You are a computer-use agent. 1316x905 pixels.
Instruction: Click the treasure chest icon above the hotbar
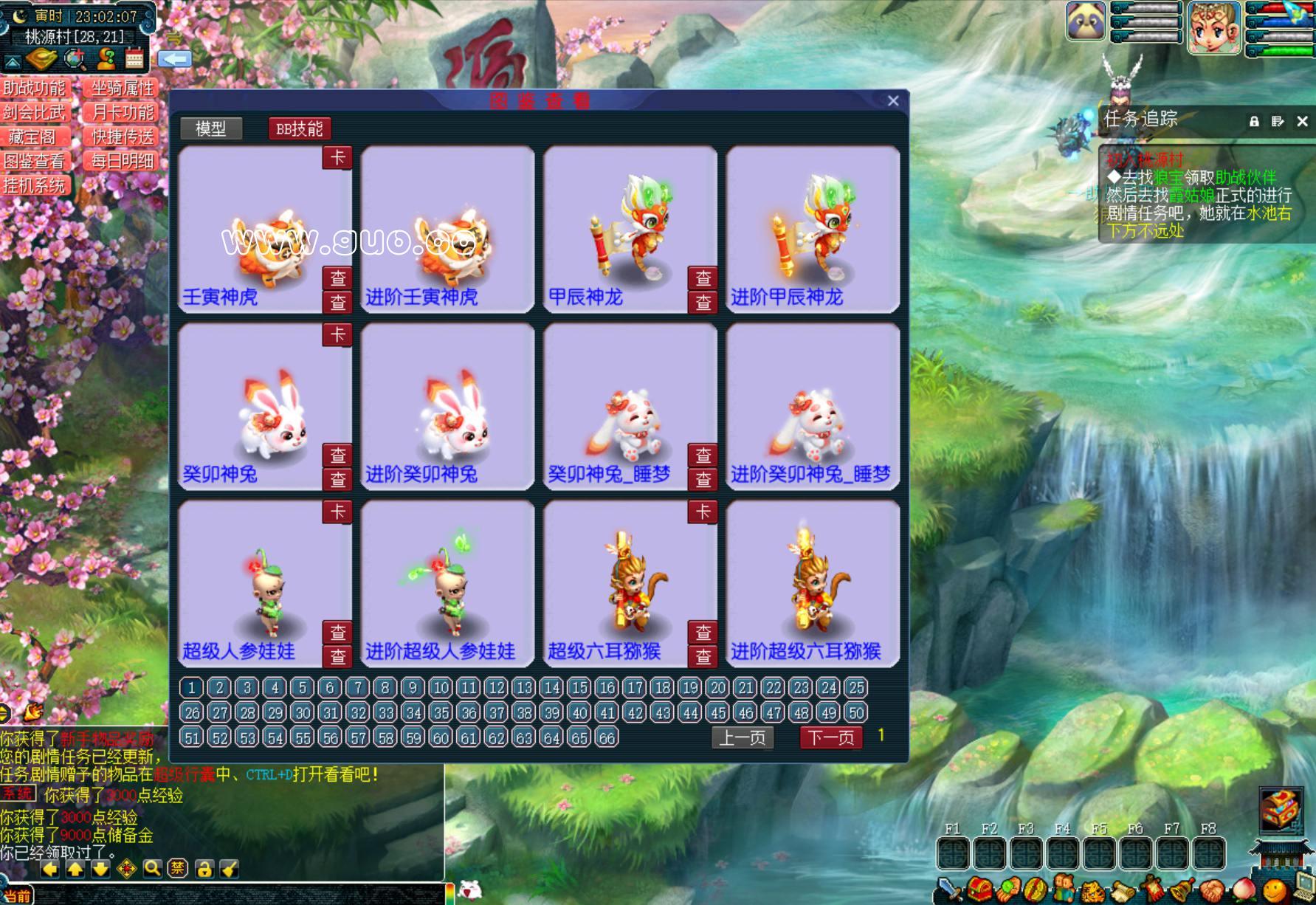pos(1281,809)
